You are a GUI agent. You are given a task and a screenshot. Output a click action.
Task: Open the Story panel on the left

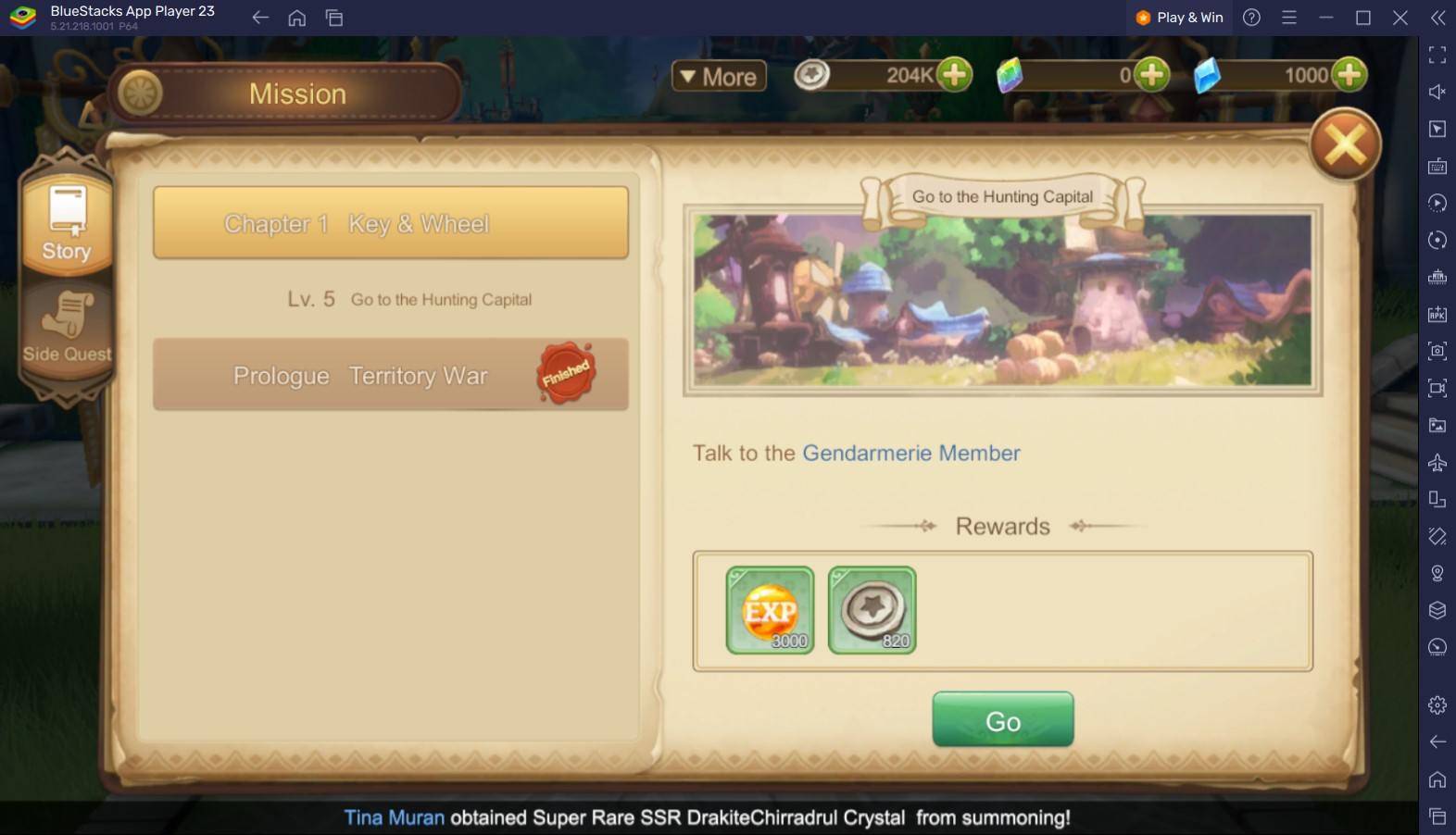pos(66,222)
